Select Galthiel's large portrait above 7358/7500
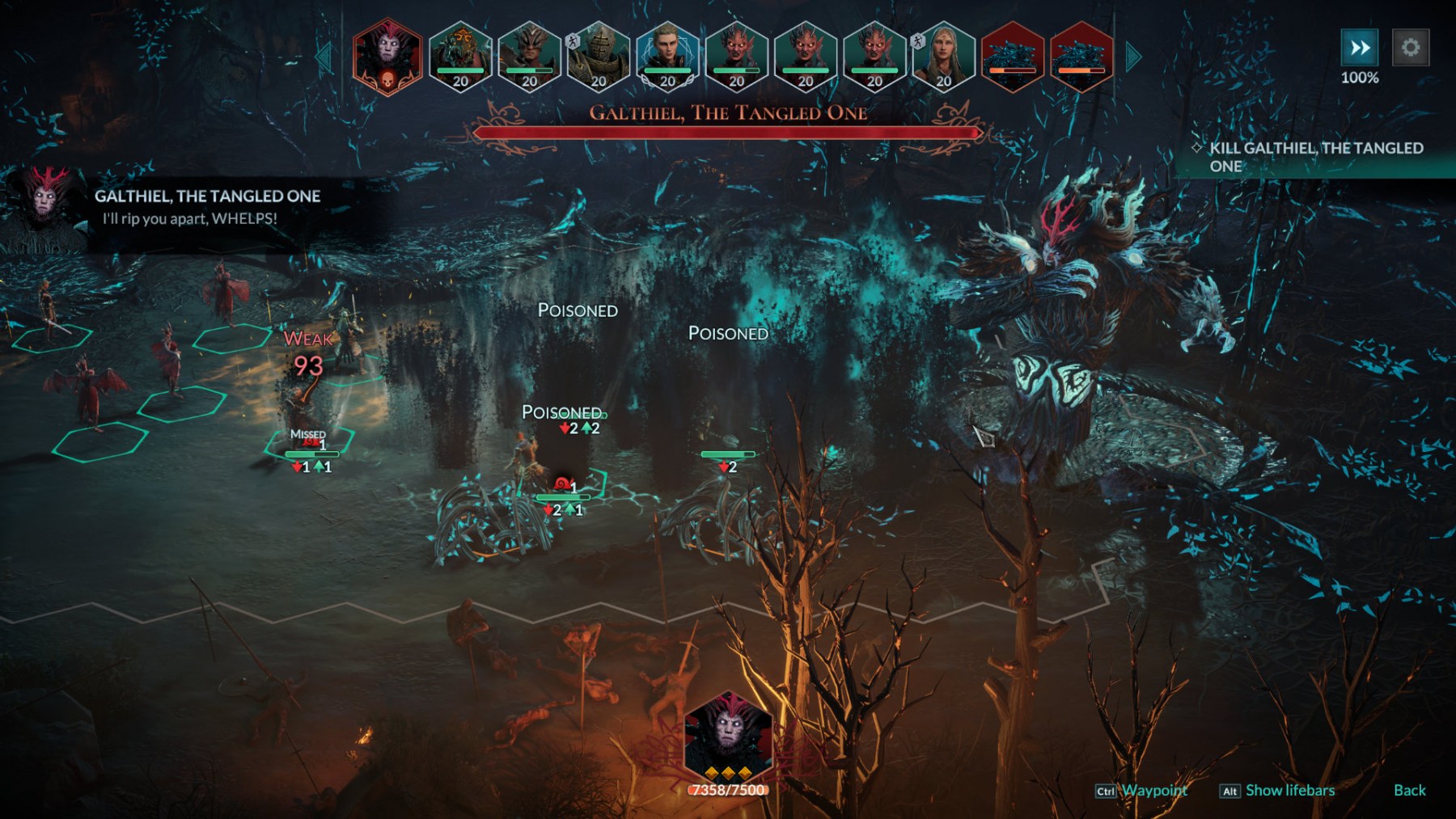The image size is (1456, 819). 728,736
